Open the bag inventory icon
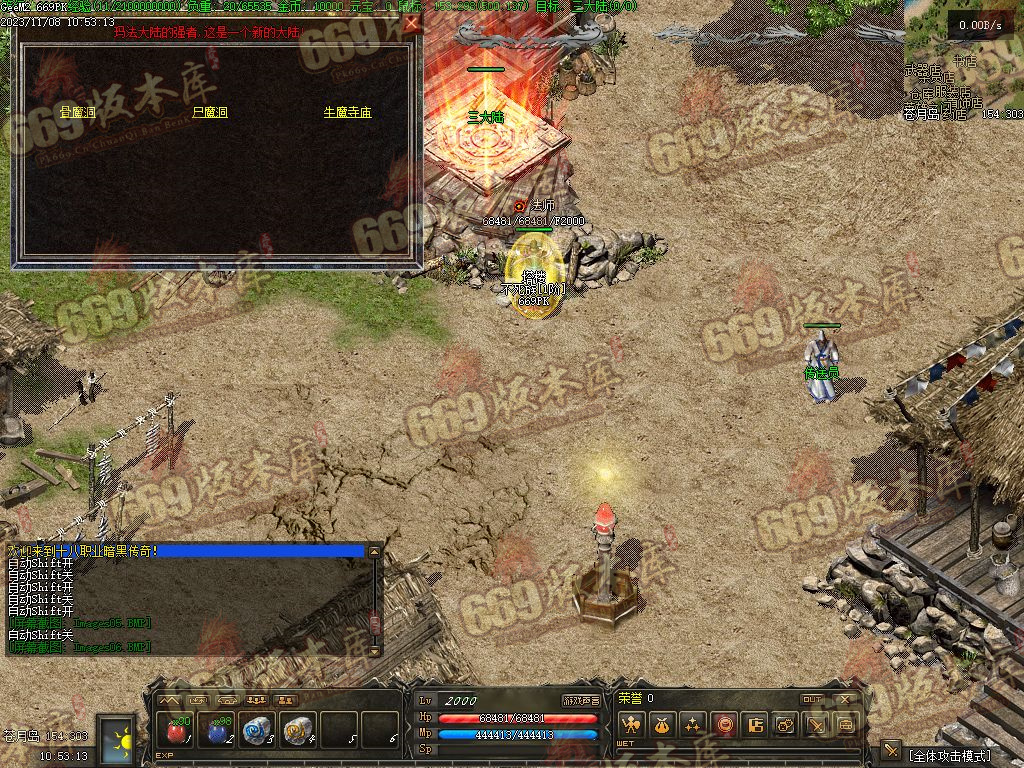The image size is (1024, 768). pyautogui.click(x=662, y=725)
